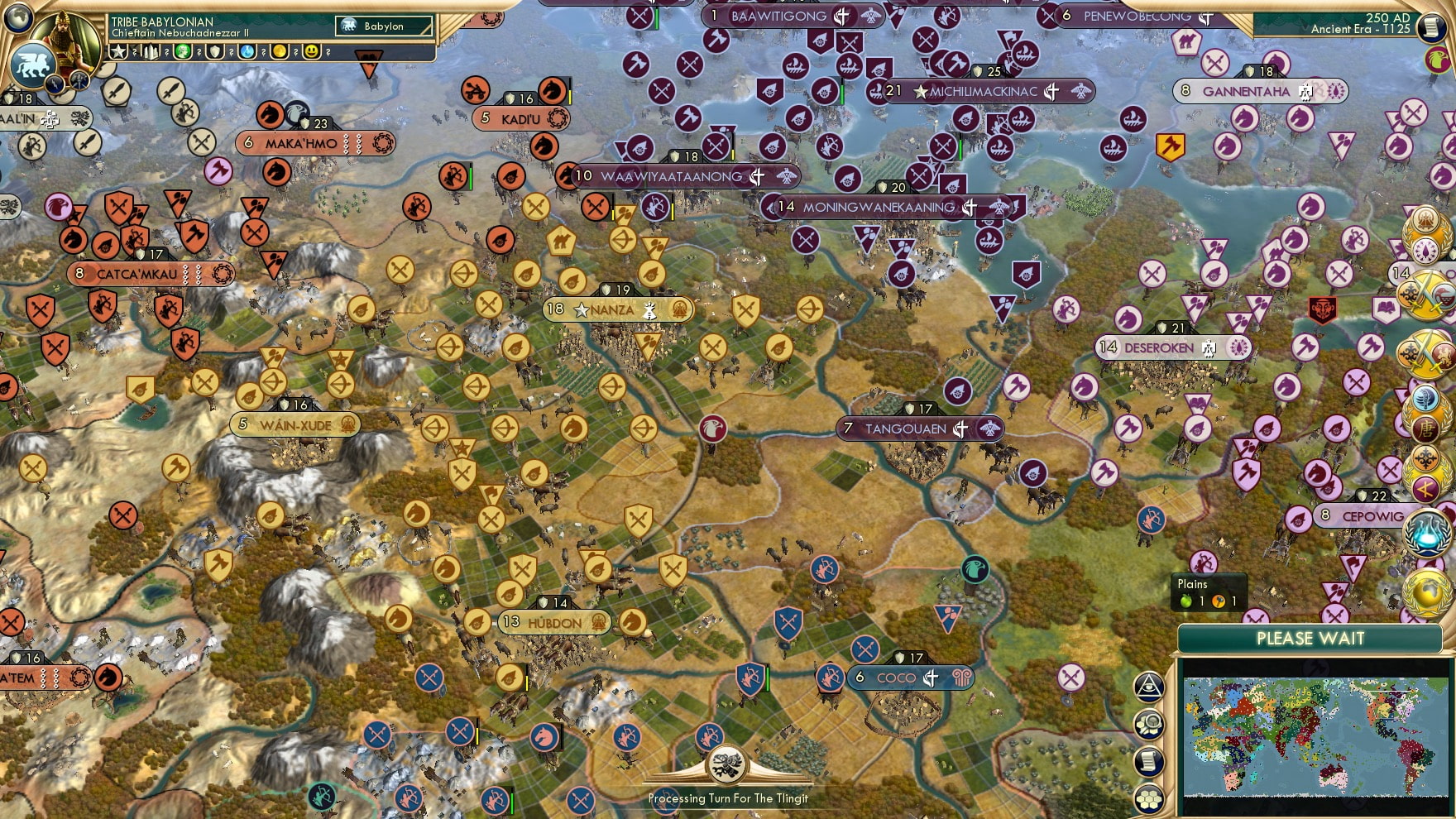Screen dimensions: 1456x819
Task: Click the happiness smiley icon in the stats bar
Action: tap(311, 52)
